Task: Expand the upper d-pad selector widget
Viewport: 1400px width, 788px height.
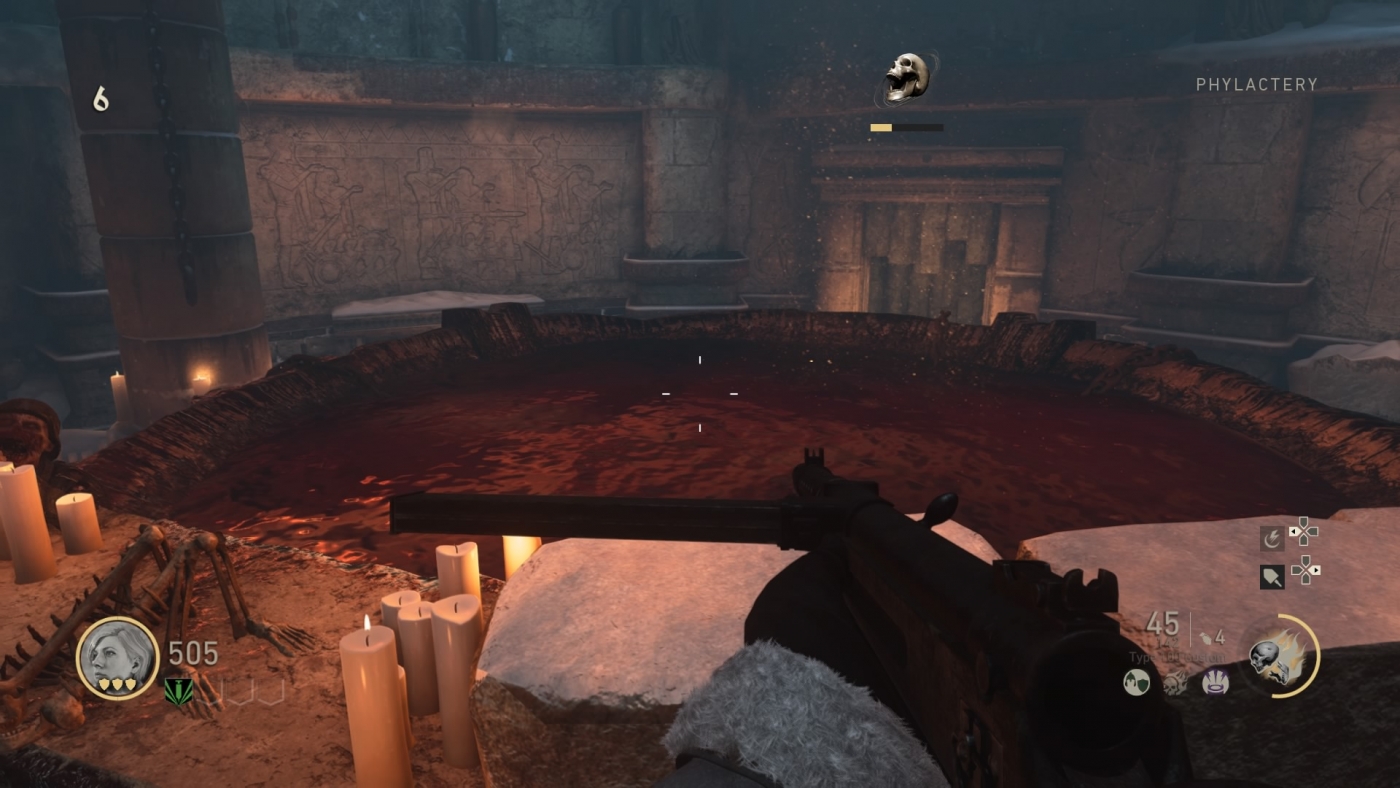Action: pyautogui.click(x=1304, y=532)
